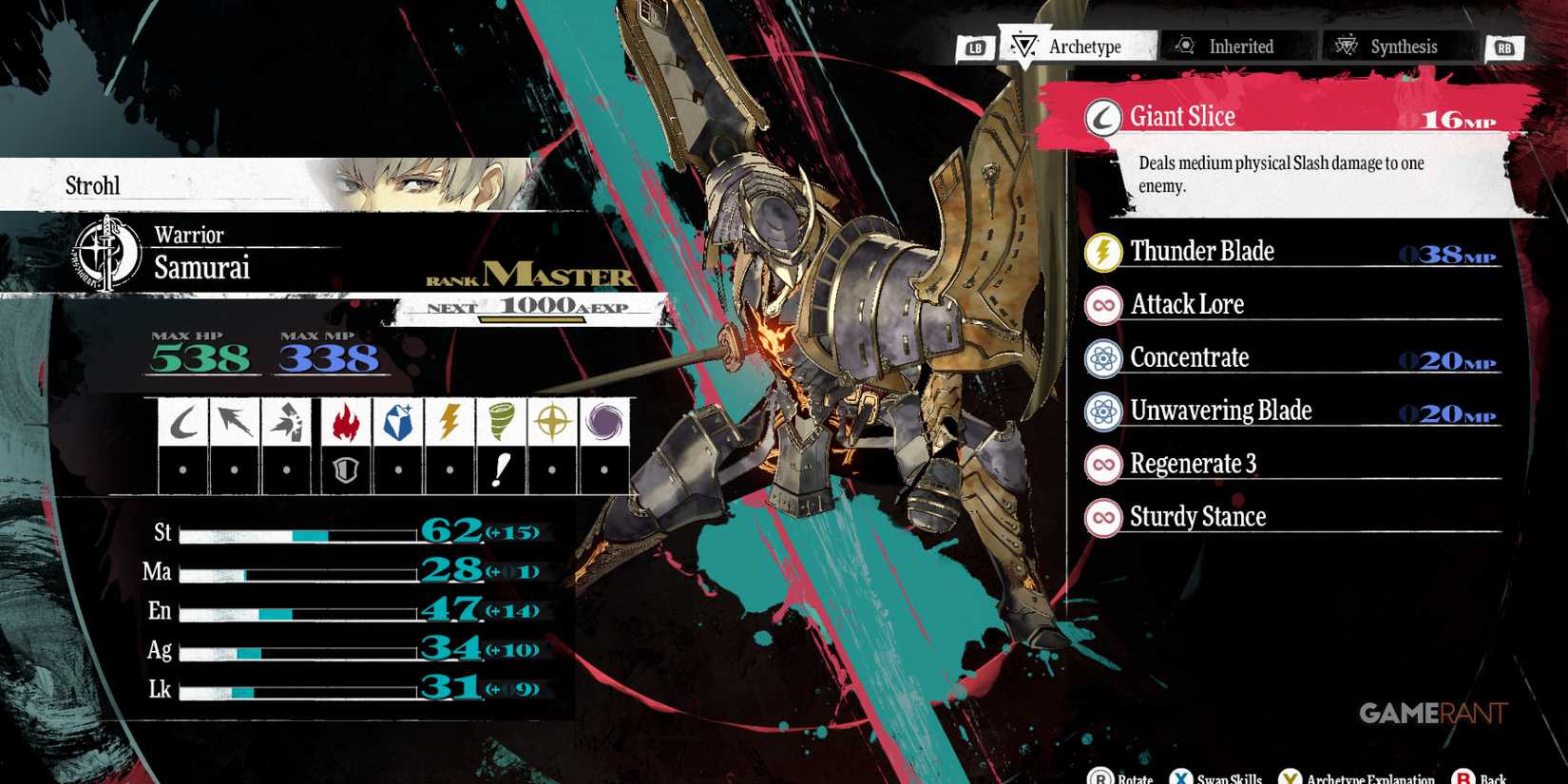
Task: Click Back to exit the menu
Action: (x=1482, y=776)
